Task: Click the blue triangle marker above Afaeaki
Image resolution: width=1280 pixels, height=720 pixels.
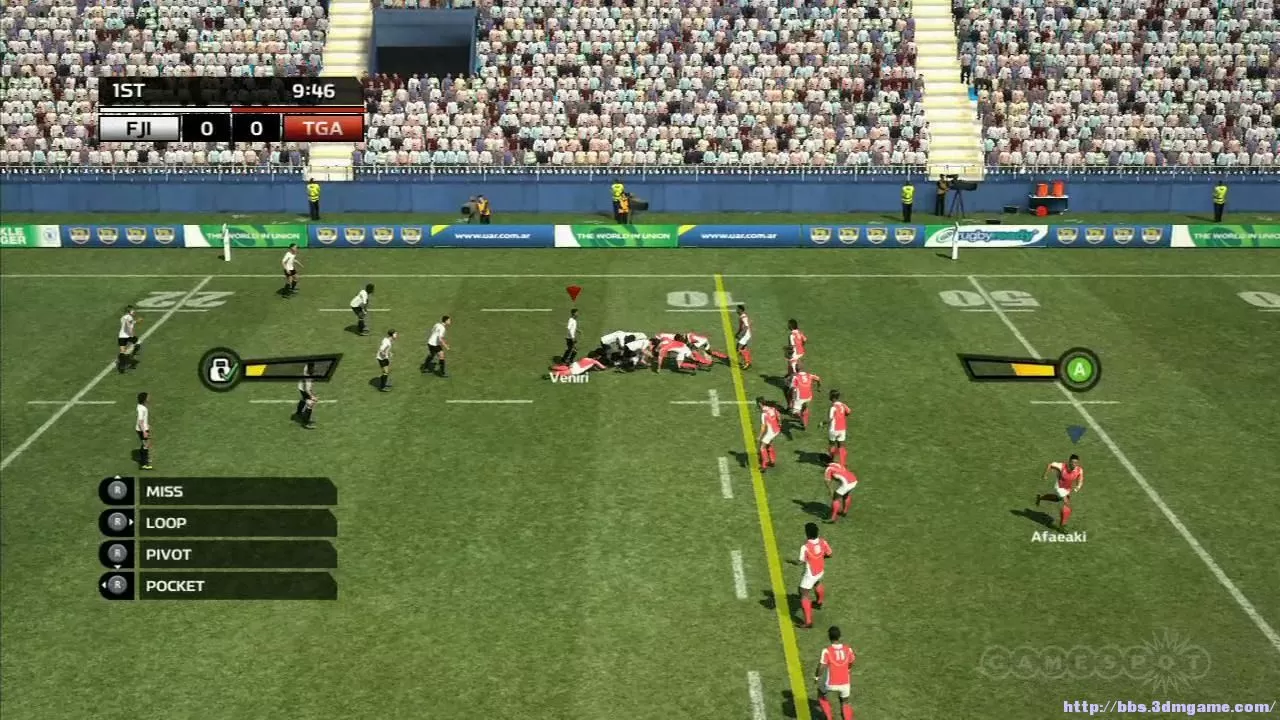Action: click(1075, 434)
